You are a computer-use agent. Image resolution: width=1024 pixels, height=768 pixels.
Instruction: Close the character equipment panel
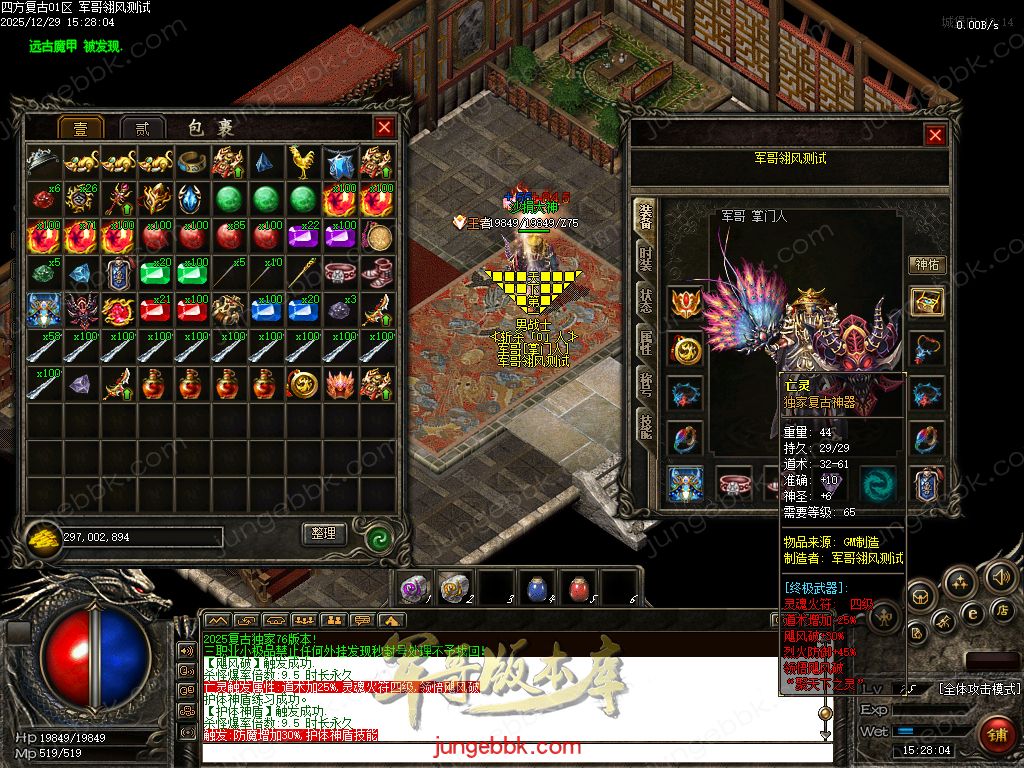935,135
